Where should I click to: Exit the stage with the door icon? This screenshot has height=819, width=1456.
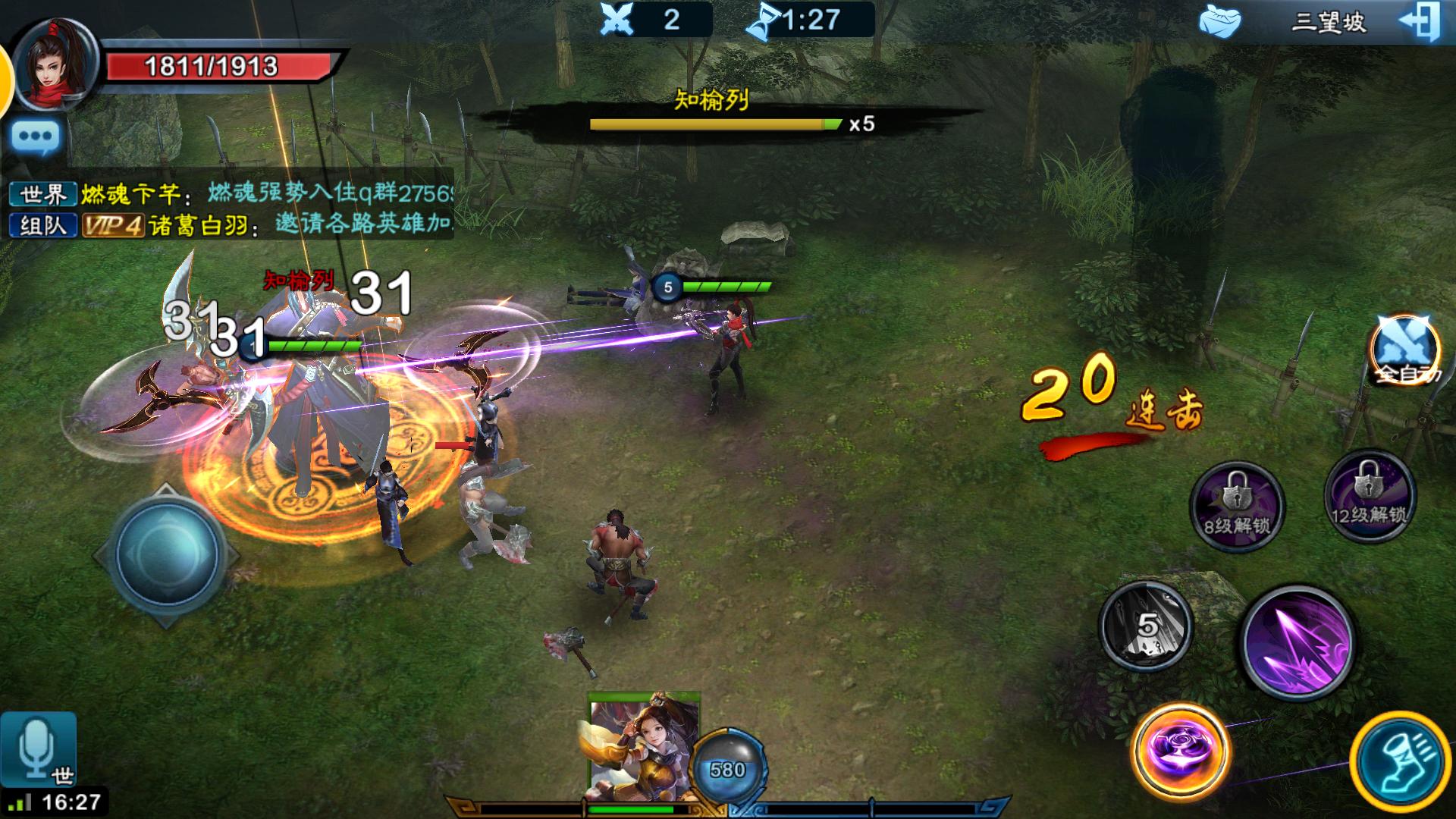[x=1419, y=23]
